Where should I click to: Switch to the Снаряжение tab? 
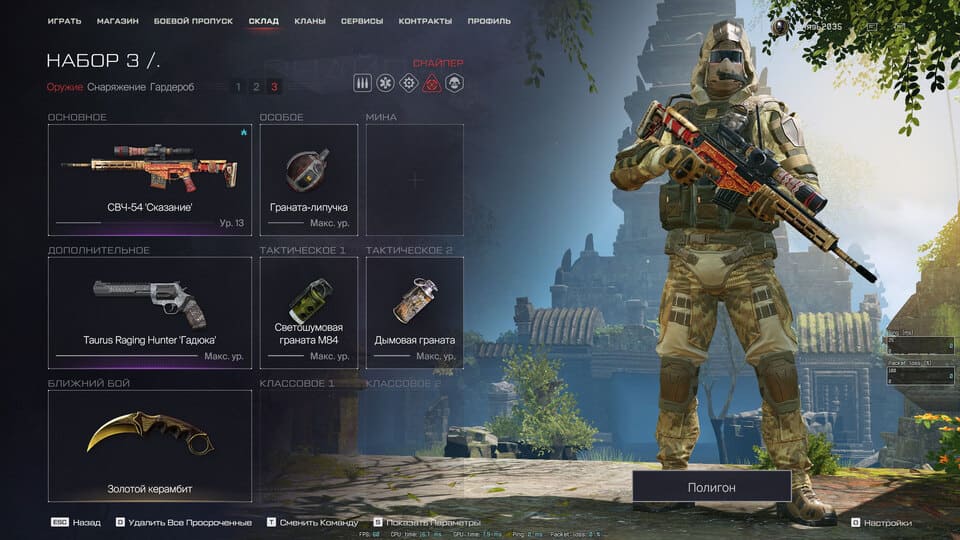116,87
